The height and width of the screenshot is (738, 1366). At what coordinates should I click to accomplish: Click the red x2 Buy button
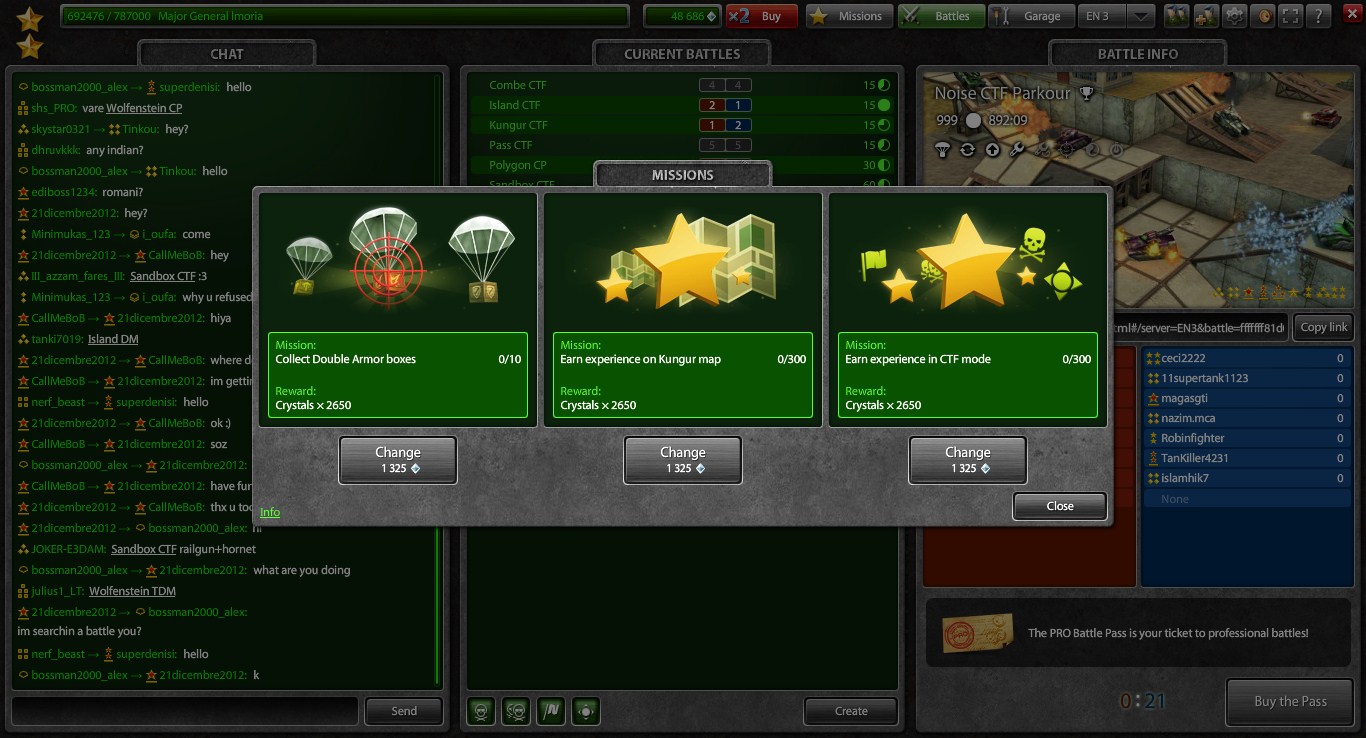point(762,16)
